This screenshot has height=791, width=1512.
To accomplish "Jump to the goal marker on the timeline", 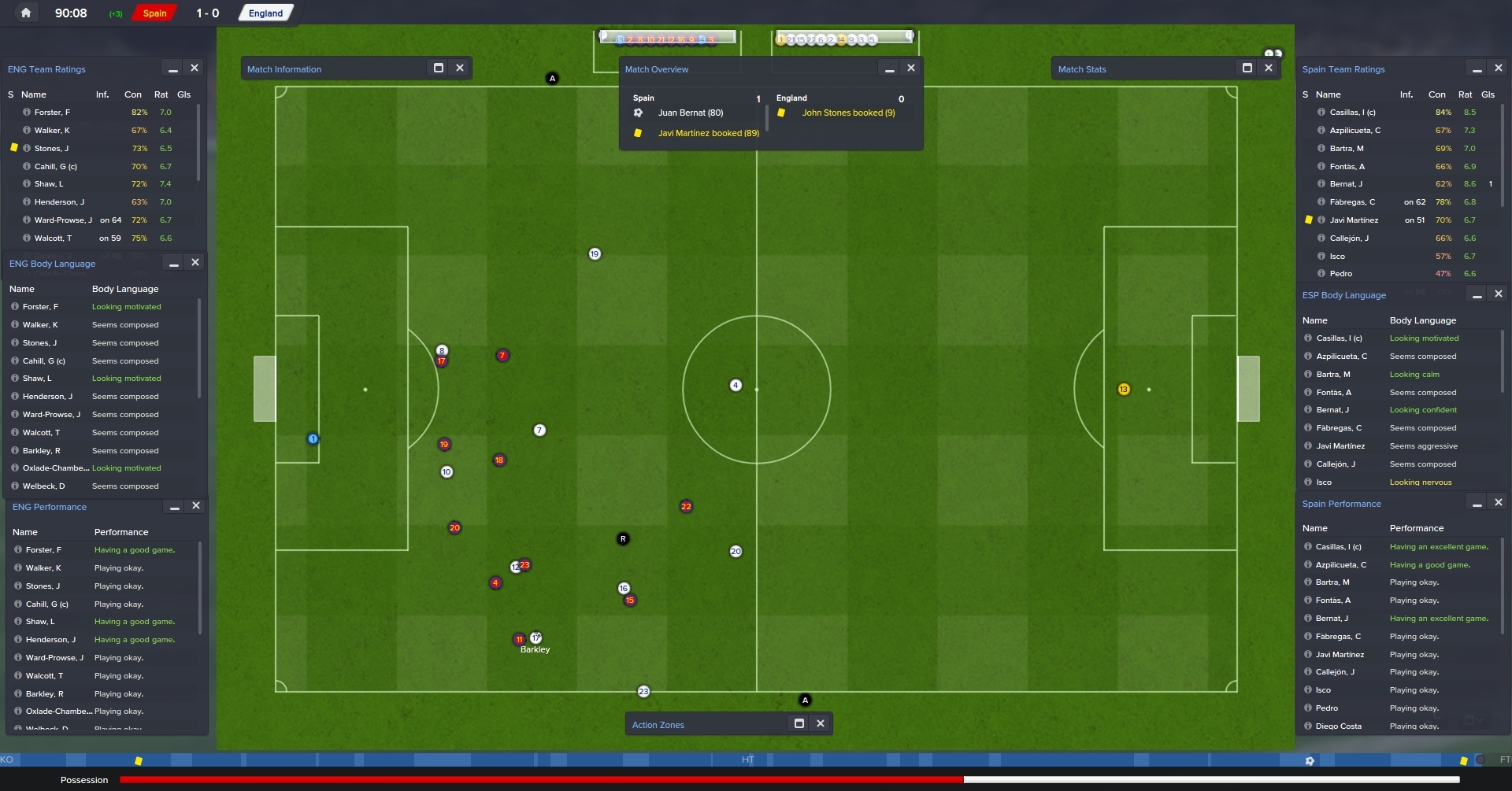I will click(x=1310, y=760).
